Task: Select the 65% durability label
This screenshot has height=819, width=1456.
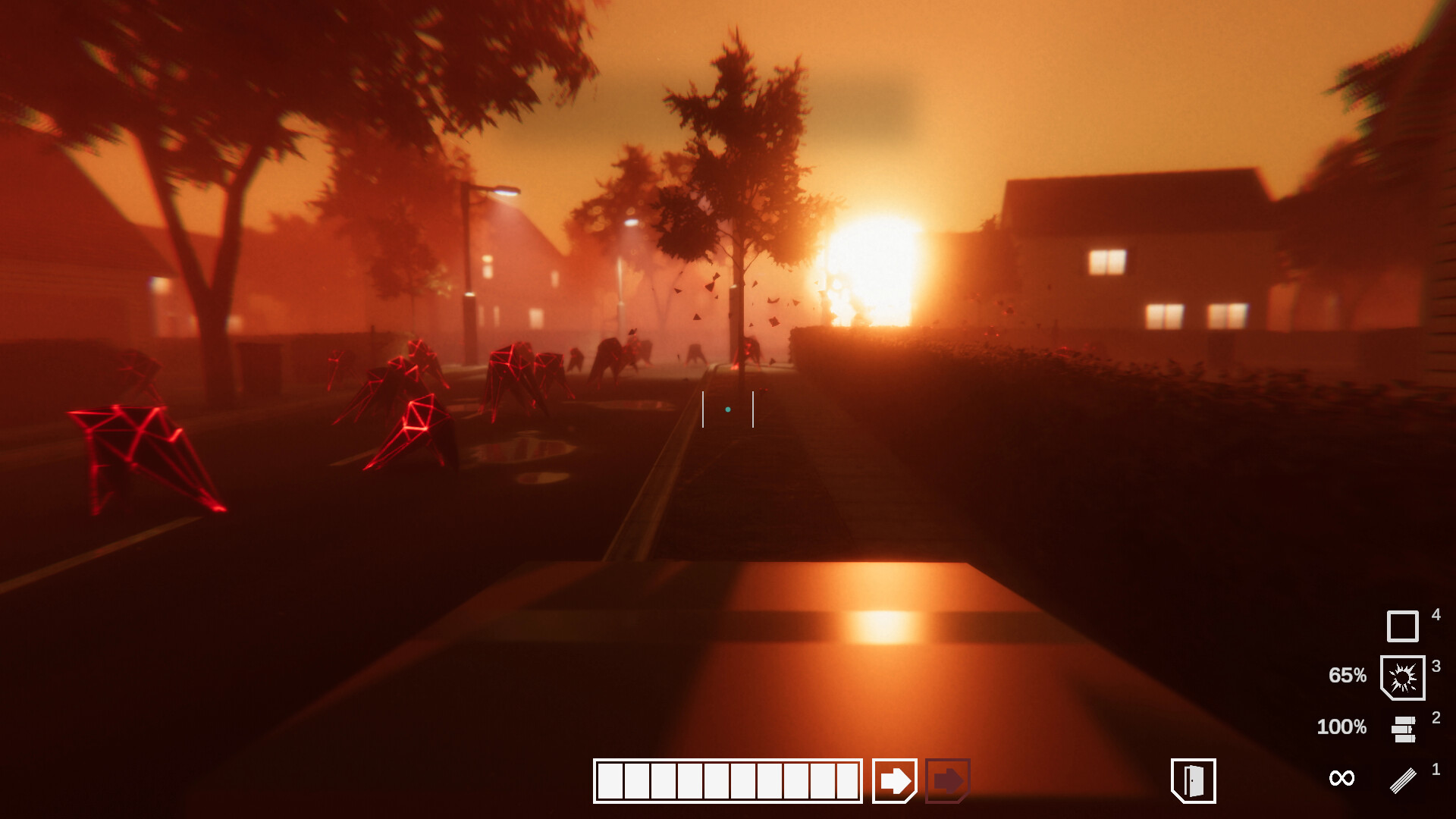Action: [x=1348, y=676]
